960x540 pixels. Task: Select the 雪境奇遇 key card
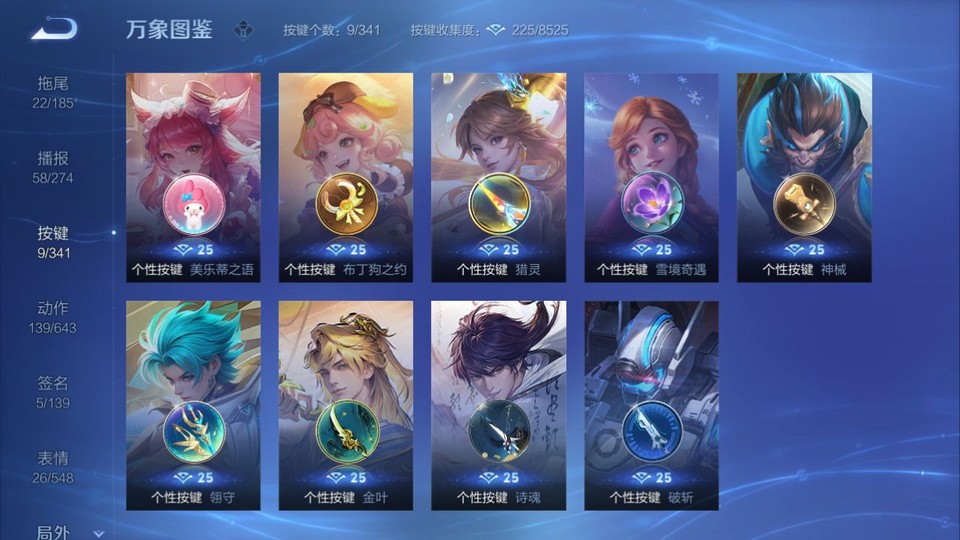651,177
